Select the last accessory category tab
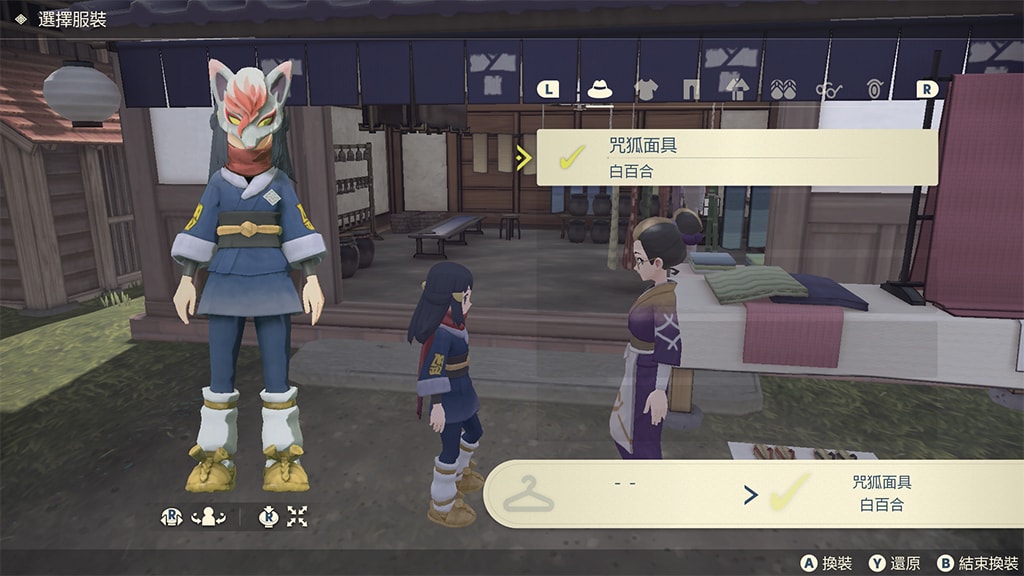The image size is (1024, 576). (x=875, y=89)
